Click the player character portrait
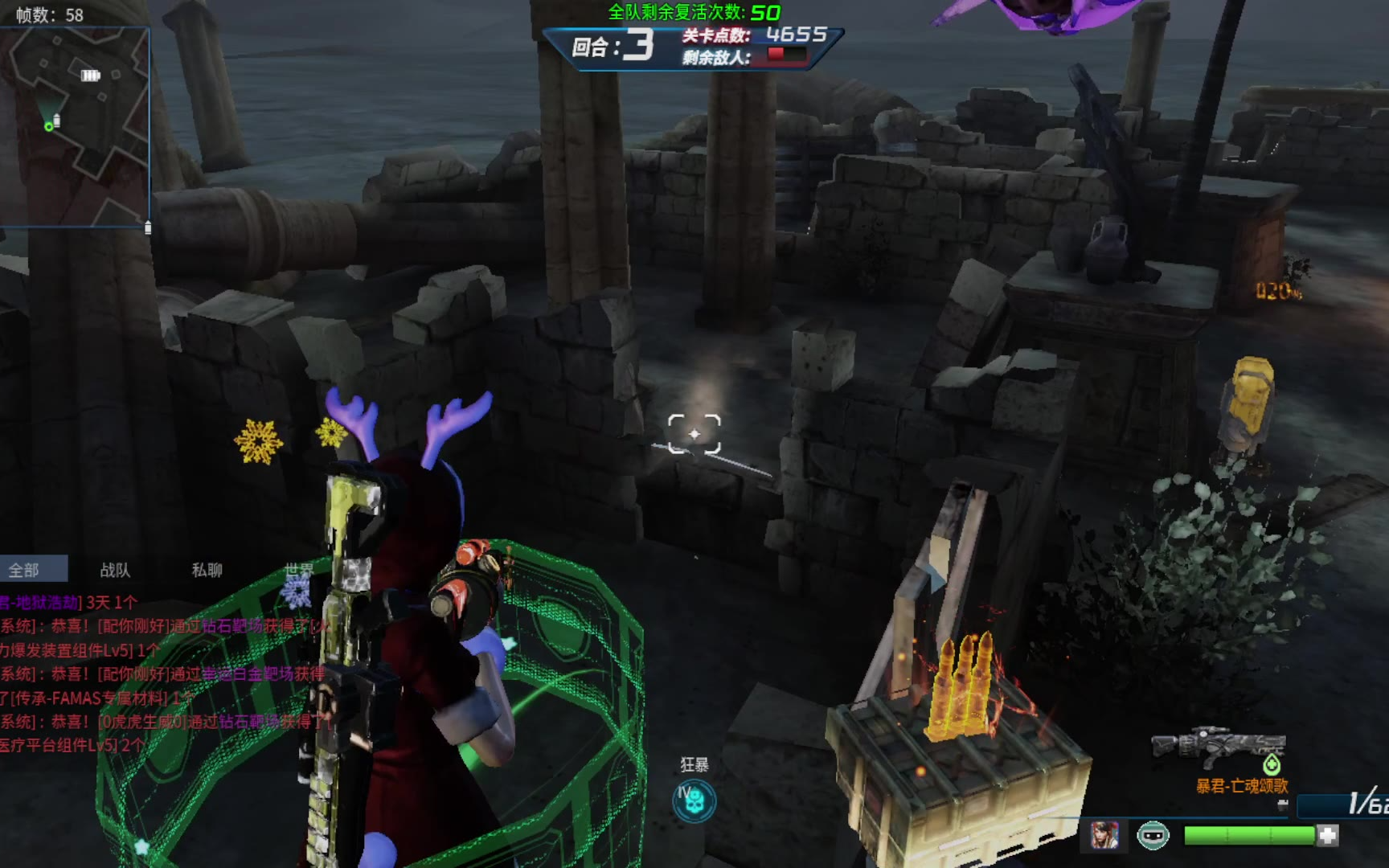Viewport: 1389px width, 868px height. (1104, 836)
